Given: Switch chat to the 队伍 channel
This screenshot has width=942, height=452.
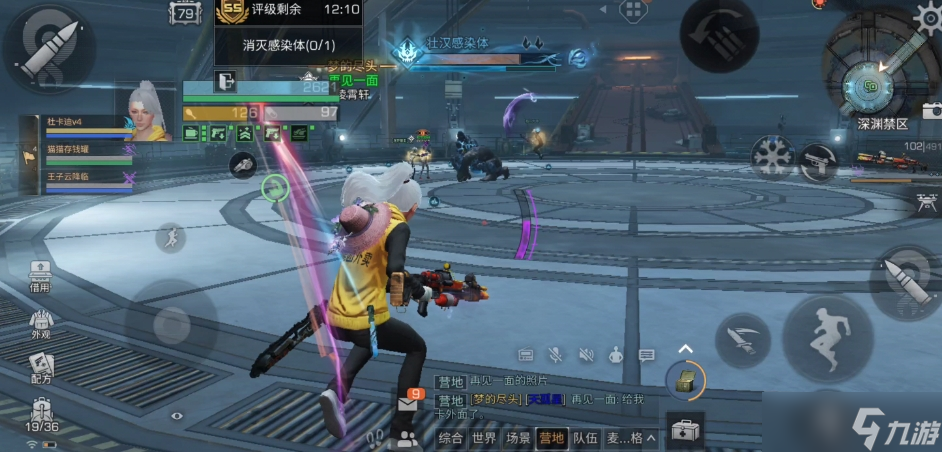Looking at the screenshot, I should click(x=585, y=438).
